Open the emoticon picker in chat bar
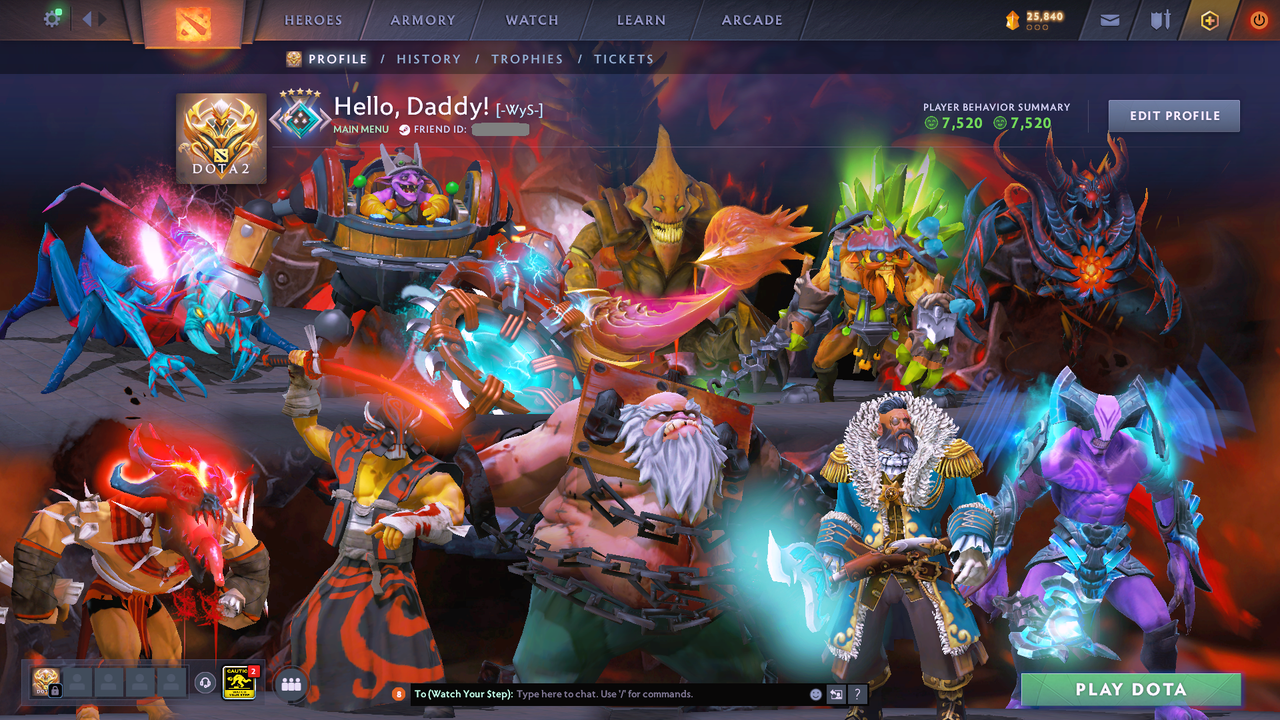The image size is (1280, 720). pyautogui.click(x=816, y=693)
